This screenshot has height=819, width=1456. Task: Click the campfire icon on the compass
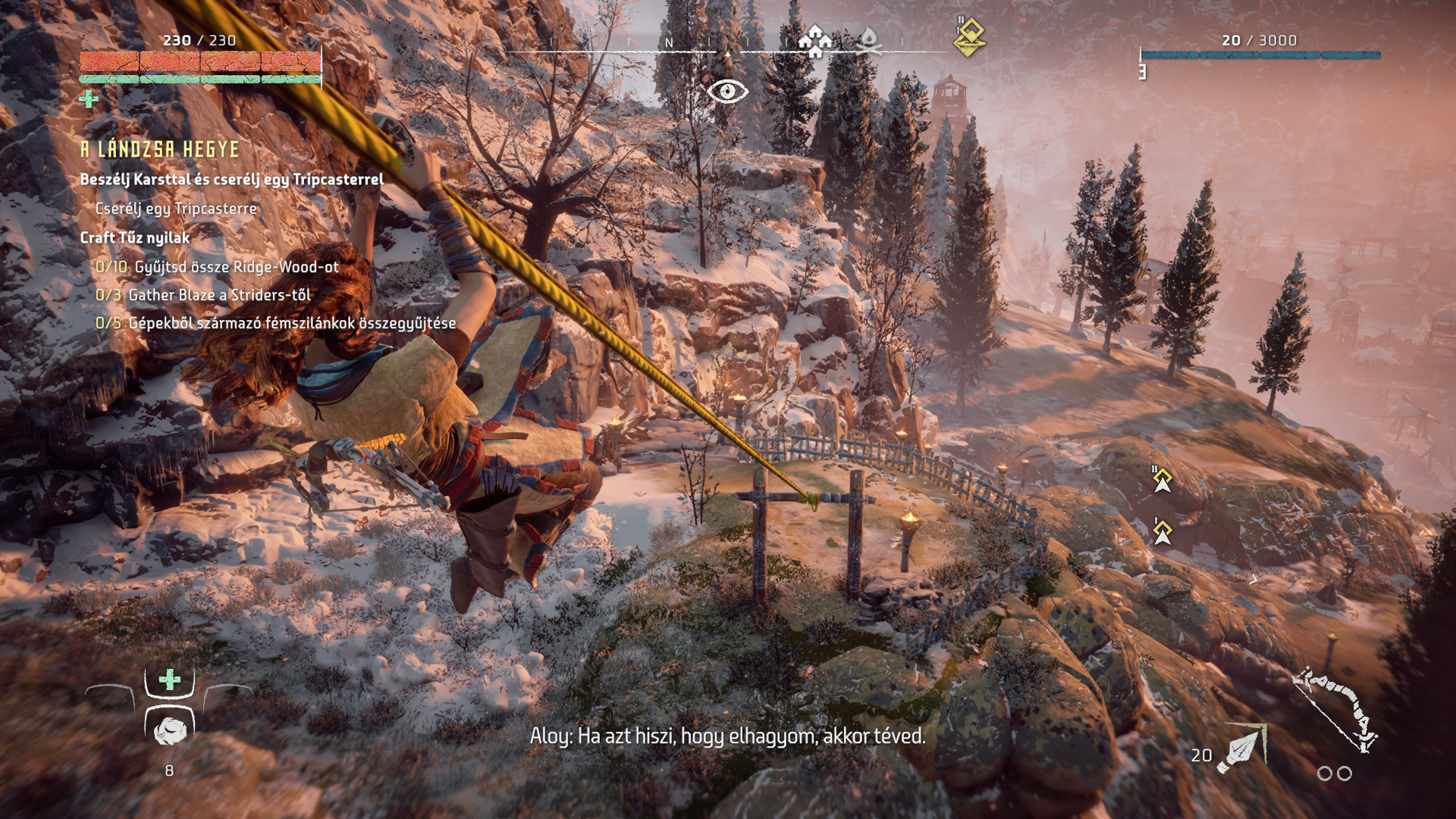coord(869,41)
